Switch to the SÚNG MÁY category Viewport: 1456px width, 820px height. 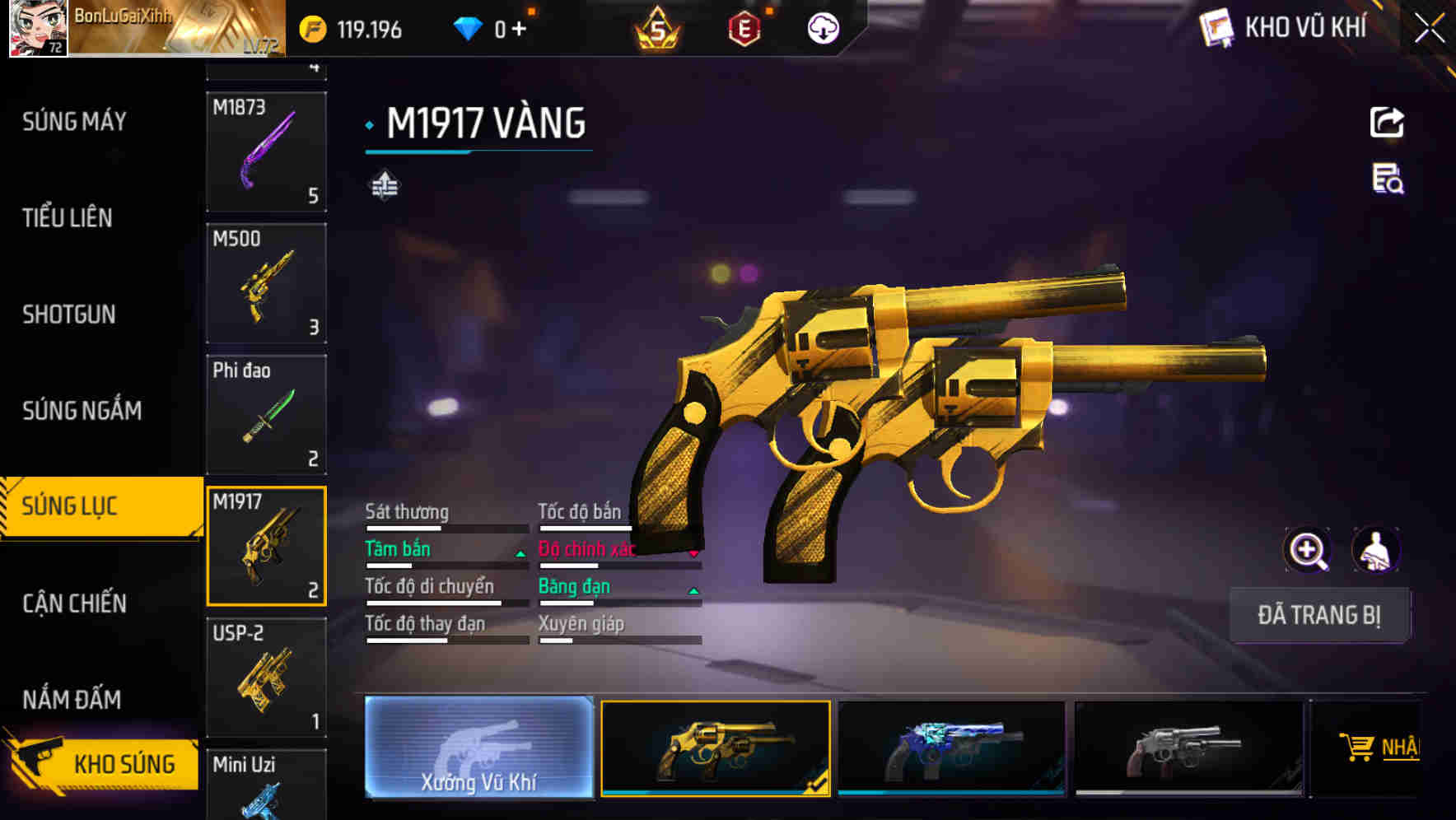coord(74,122)
